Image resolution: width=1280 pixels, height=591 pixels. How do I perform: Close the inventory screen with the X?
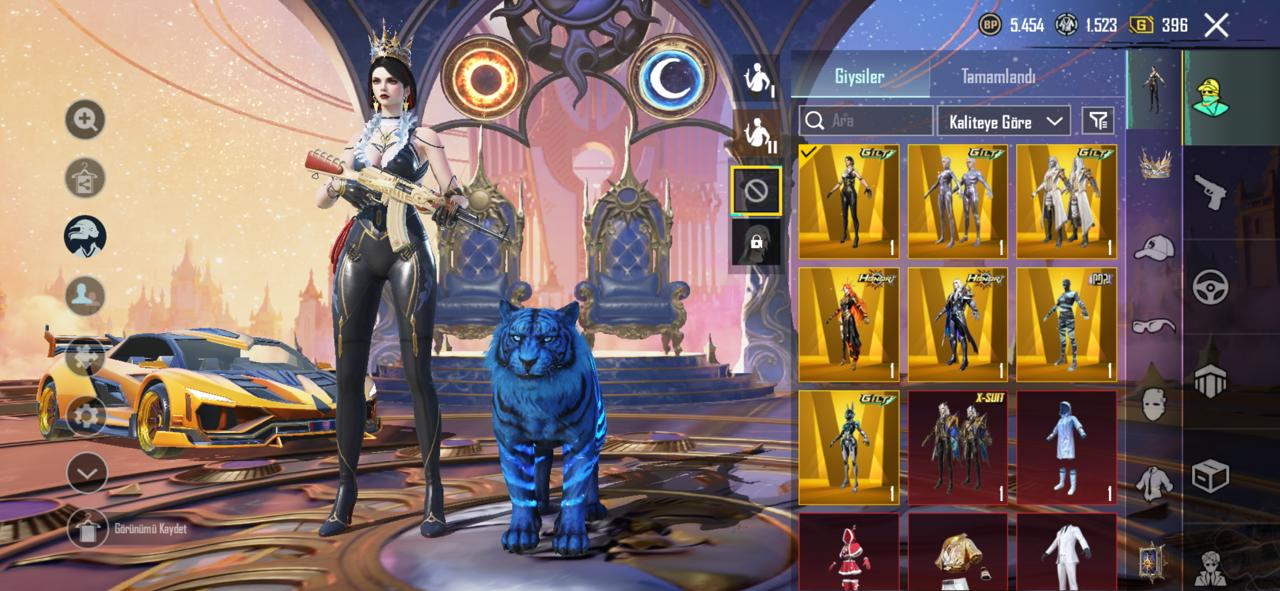(x=1216, y=25)
